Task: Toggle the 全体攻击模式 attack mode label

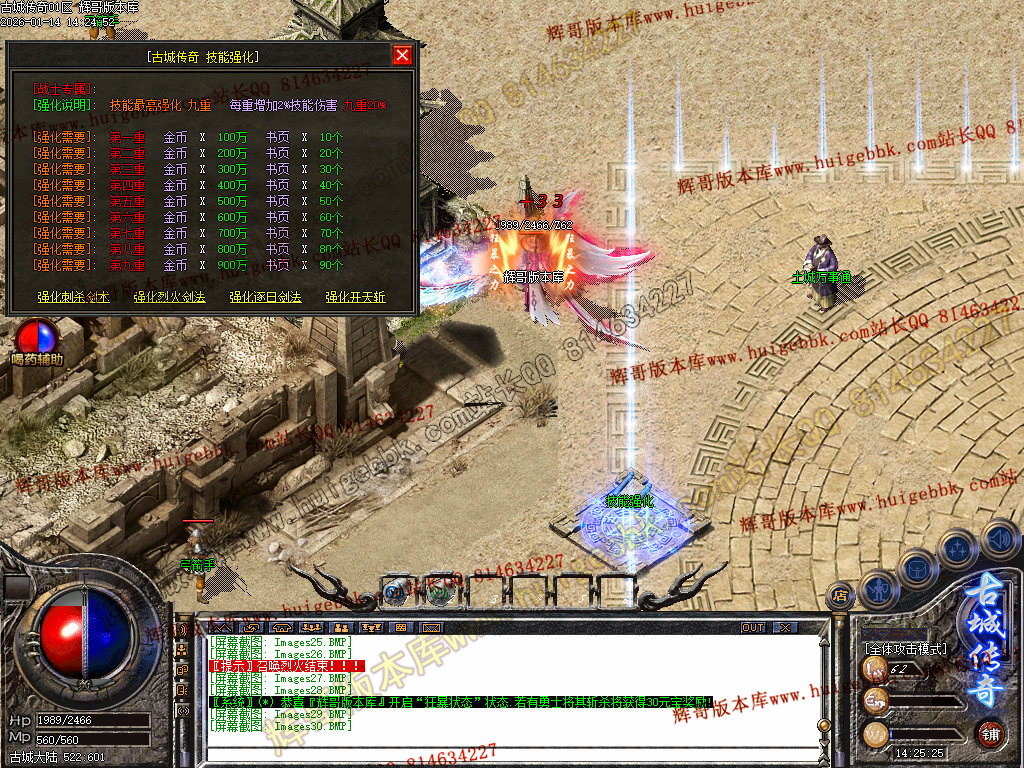Action: (905, 649)
